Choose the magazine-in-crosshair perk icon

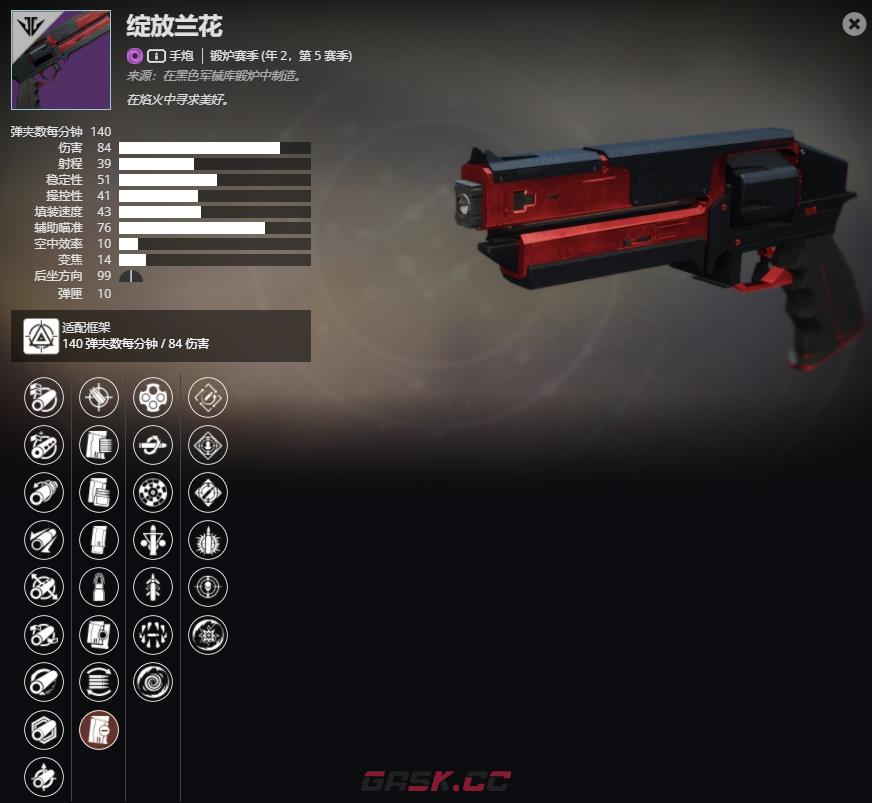(x=99, y=397)
